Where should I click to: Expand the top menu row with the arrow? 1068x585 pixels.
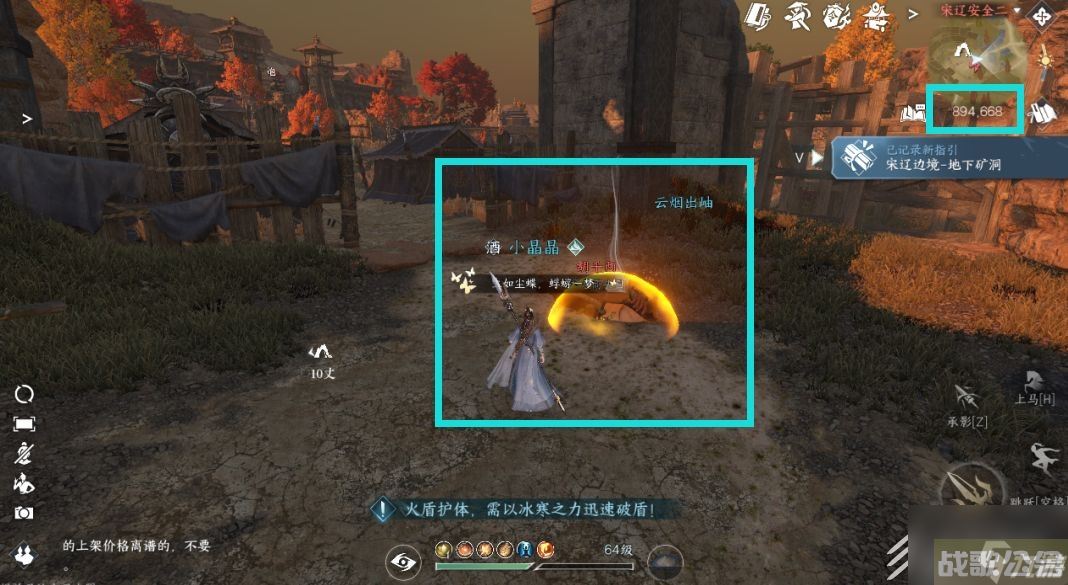coord(911,14)
